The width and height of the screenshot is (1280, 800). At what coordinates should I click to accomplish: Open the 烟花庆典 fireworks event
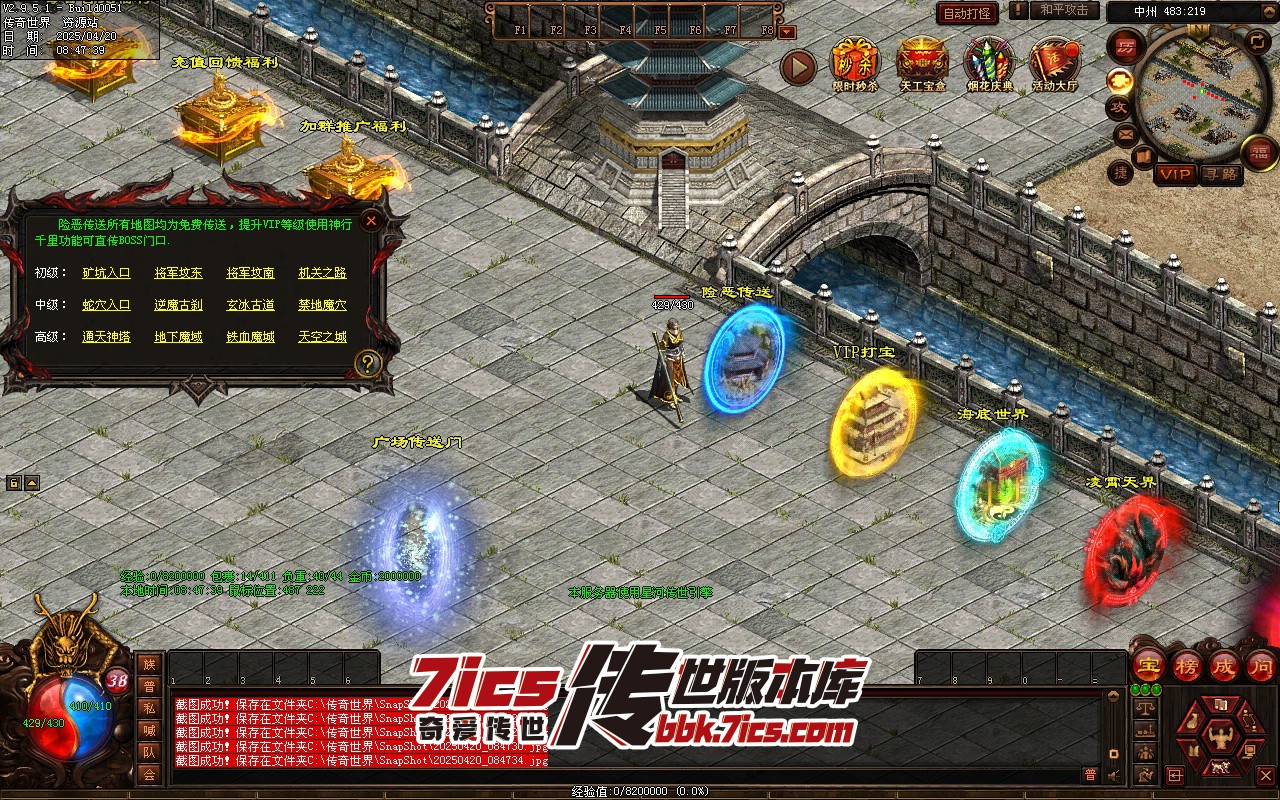click(x=988, y=63)
